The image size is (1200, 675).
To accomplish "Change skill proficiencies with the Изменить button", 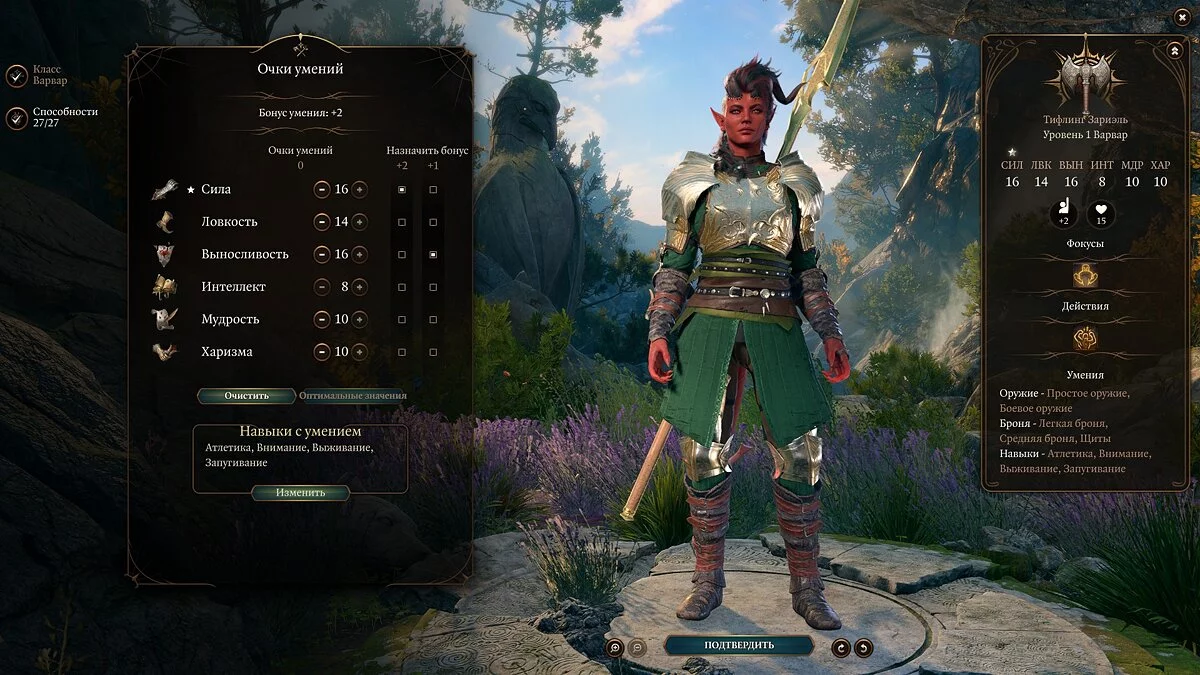I will 300,493.
